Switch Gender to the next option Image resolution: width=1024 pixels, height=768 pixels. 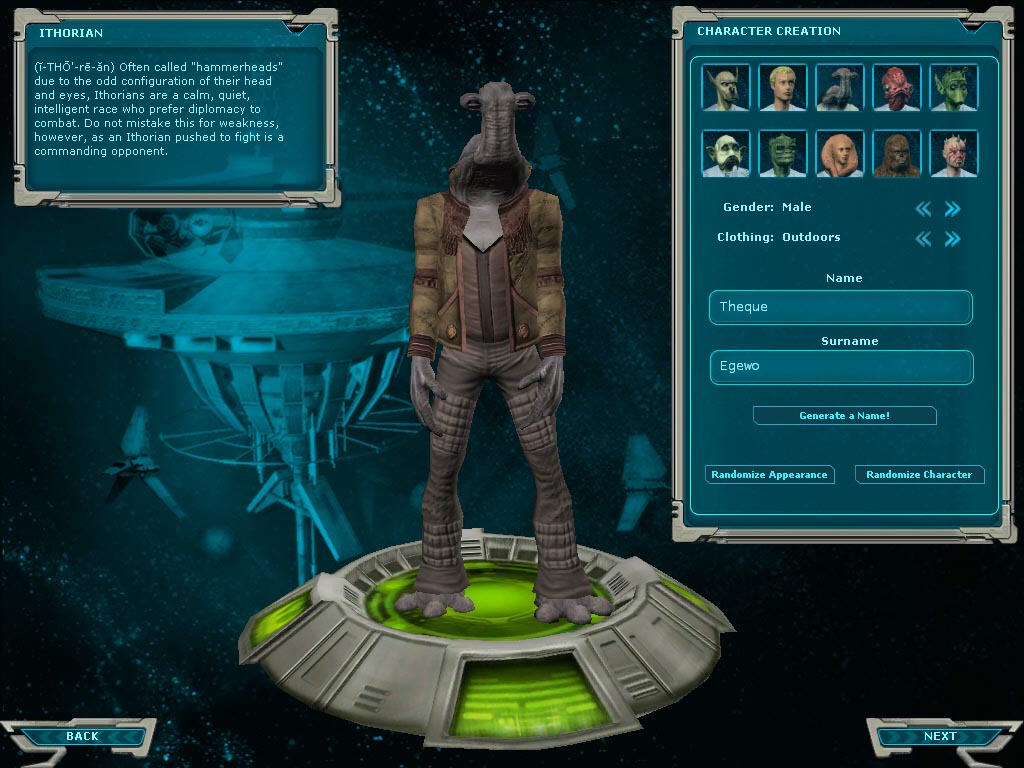point(953,208)
